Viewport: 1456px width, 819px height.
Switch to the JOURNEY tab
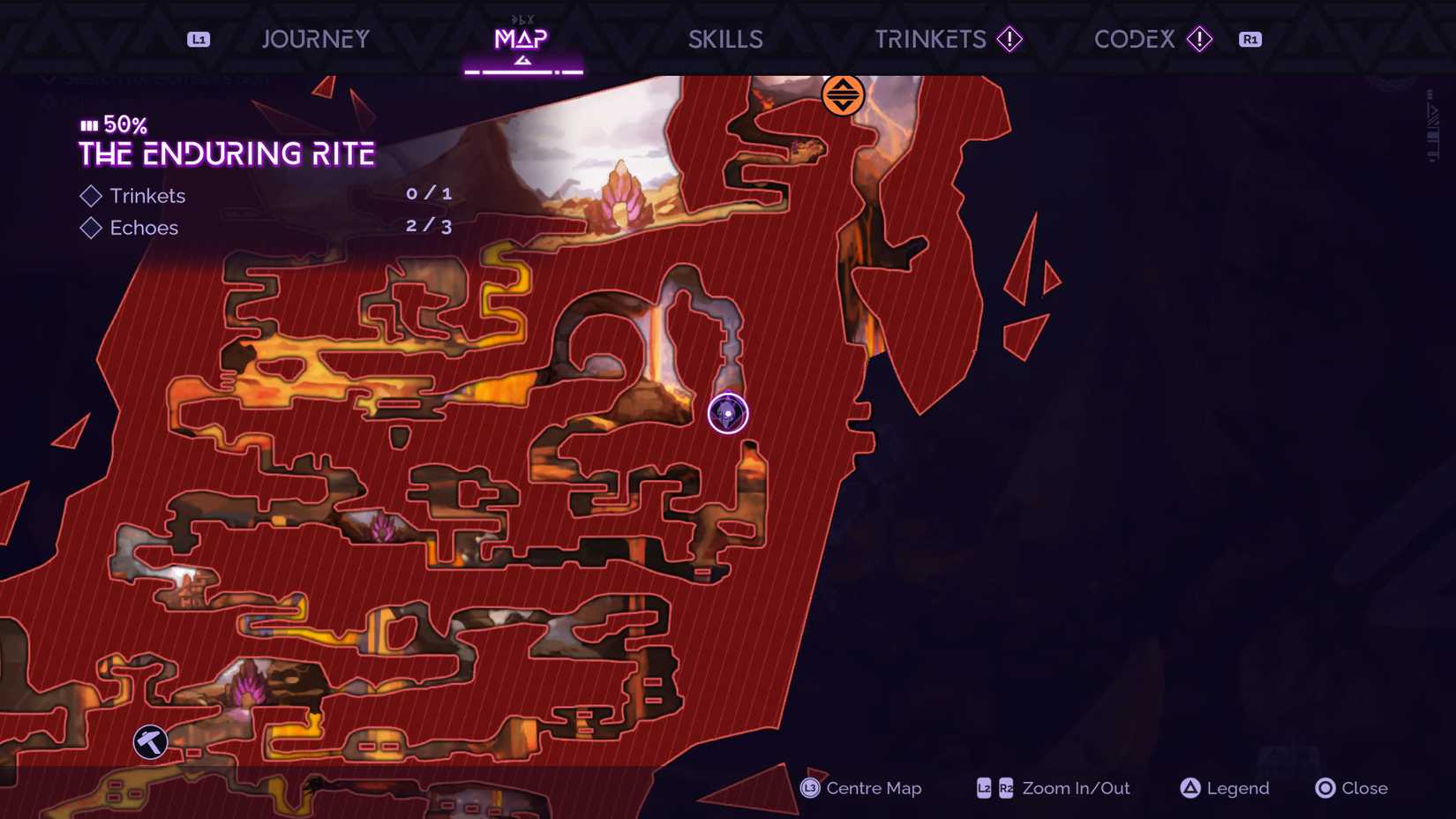point(315,39)
